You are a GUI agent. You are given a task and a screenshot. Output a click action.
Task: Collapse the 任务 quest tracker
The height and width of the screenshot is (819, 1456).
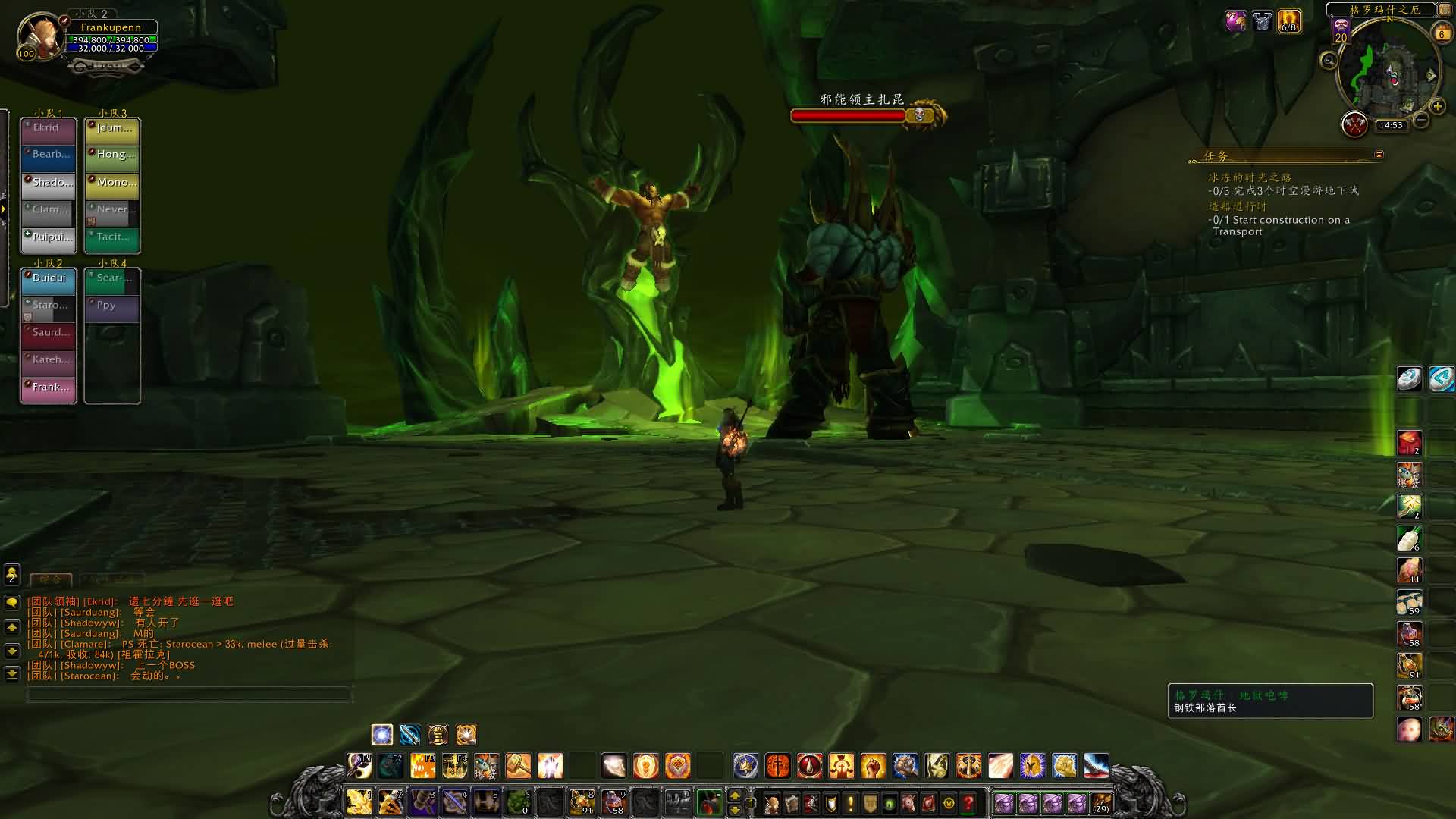[x=1379, y=155]
